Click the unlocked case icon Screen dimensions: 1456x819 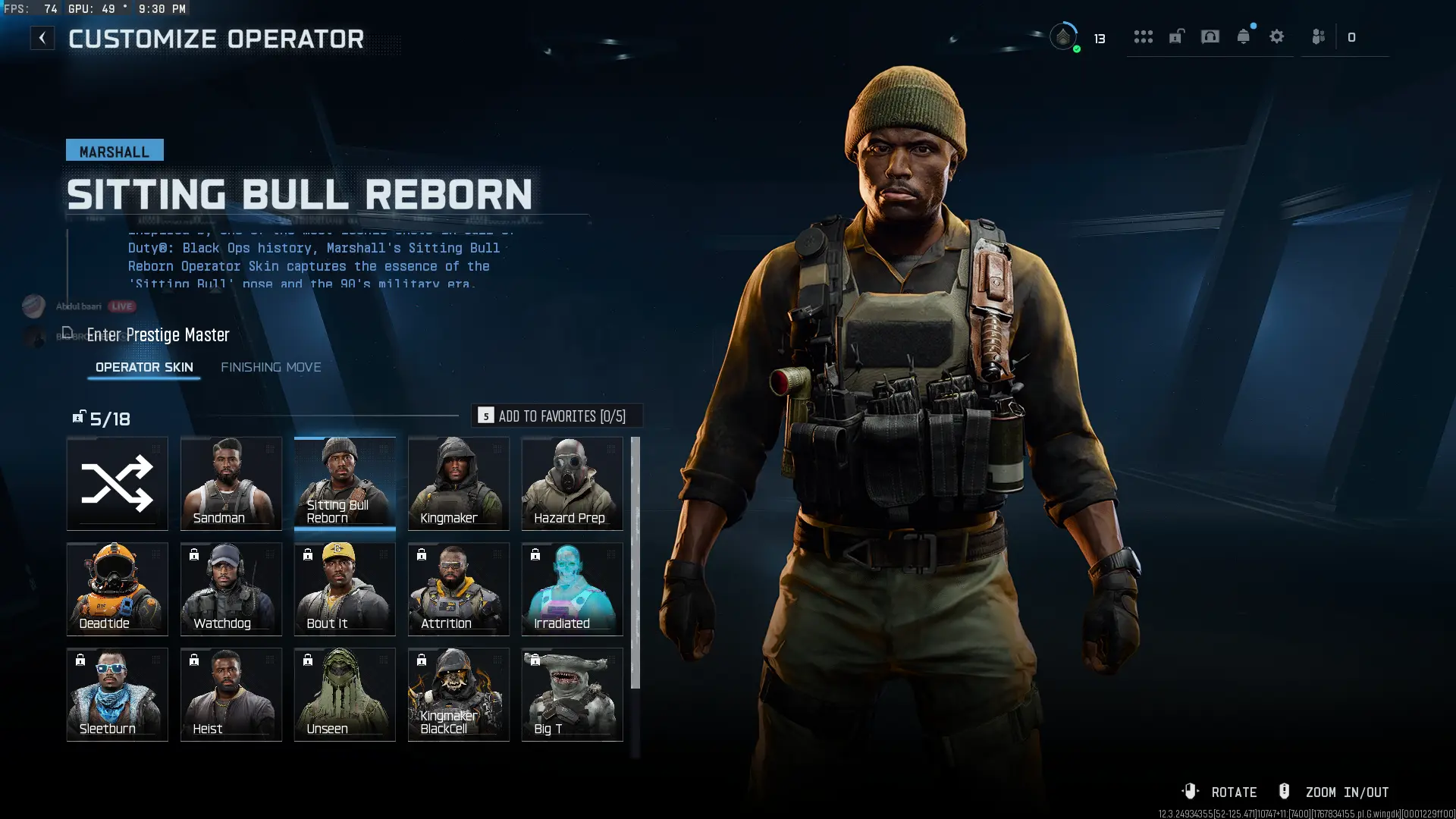[1176, 36]
